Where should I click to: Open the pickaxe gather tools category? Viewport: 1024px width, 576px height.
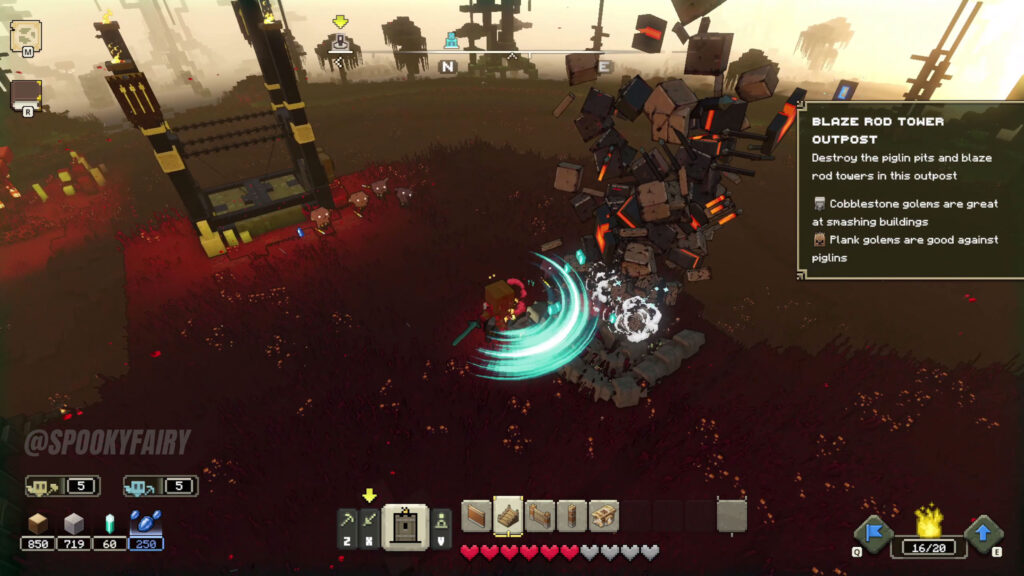coord(347,521)
